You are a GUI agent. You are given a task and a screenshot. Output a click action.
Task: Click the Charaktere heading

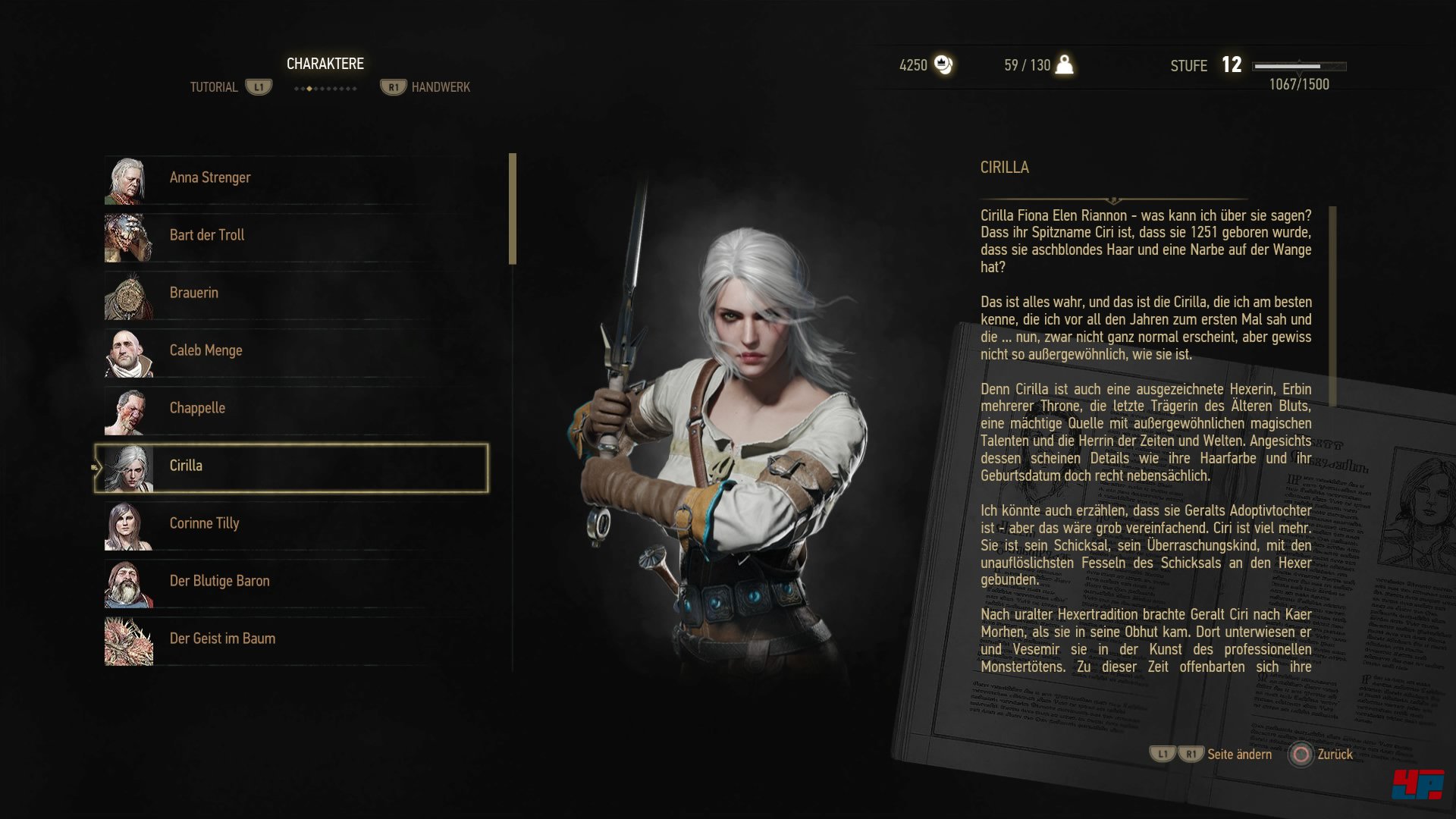pyautogui.click(x=325, y=64)
